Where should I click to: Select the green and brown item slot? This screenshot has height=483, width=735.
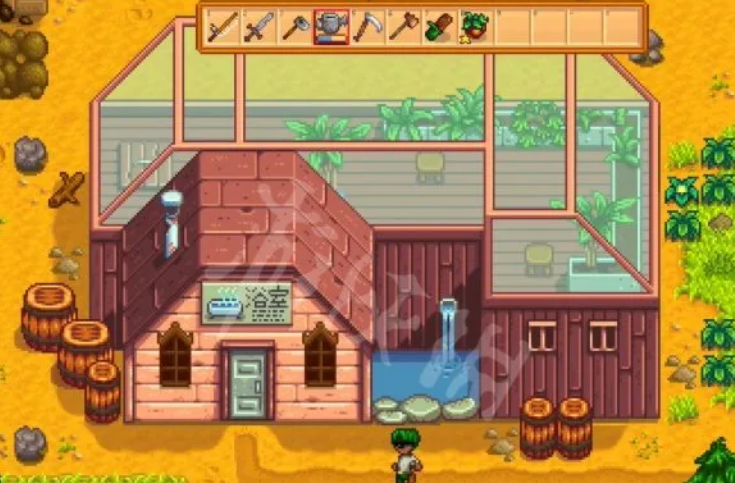pyautogui.click(x=439, y=27)
